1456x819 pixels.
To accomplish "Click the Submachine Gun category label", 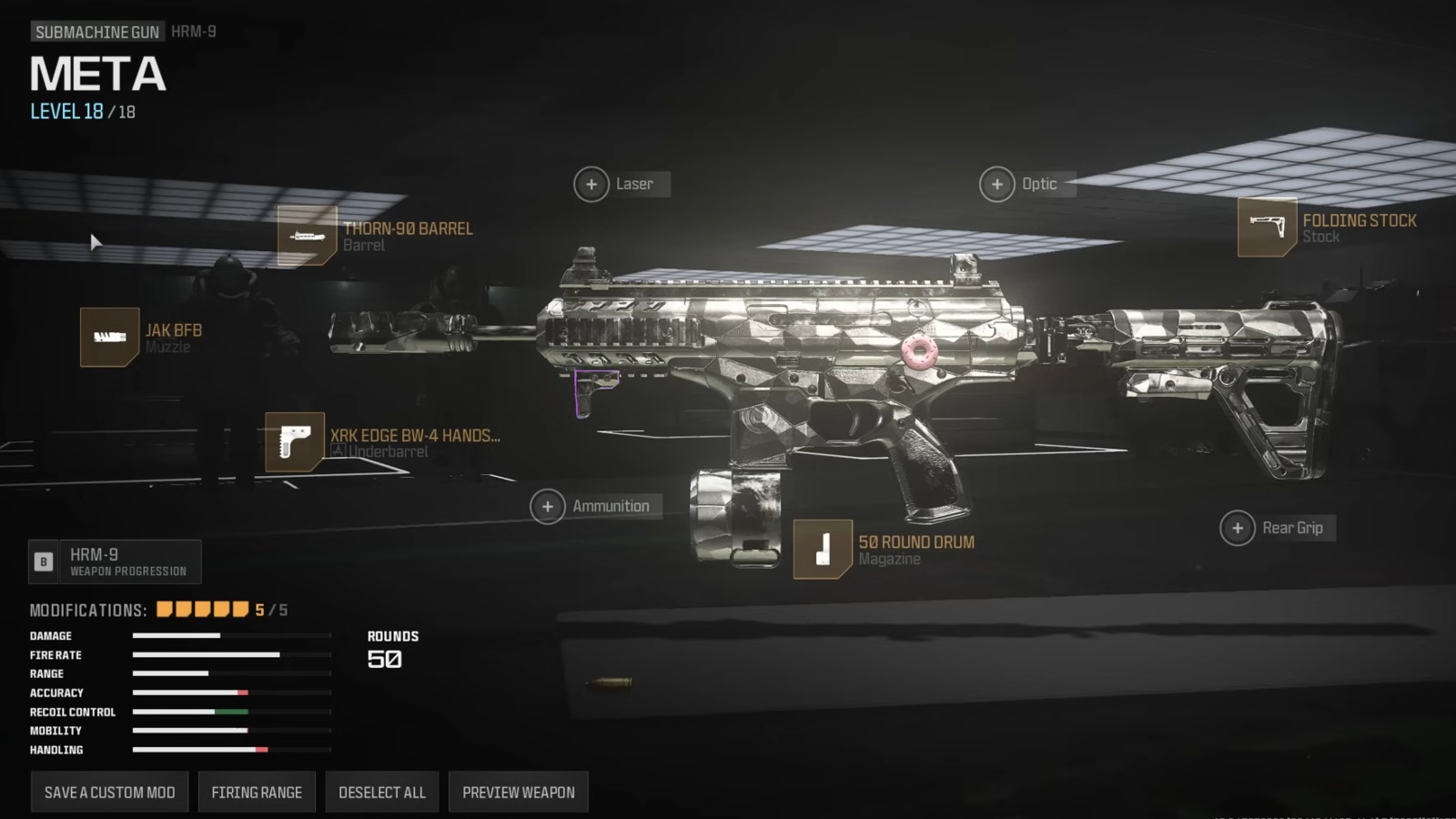I will click(96, 30).
